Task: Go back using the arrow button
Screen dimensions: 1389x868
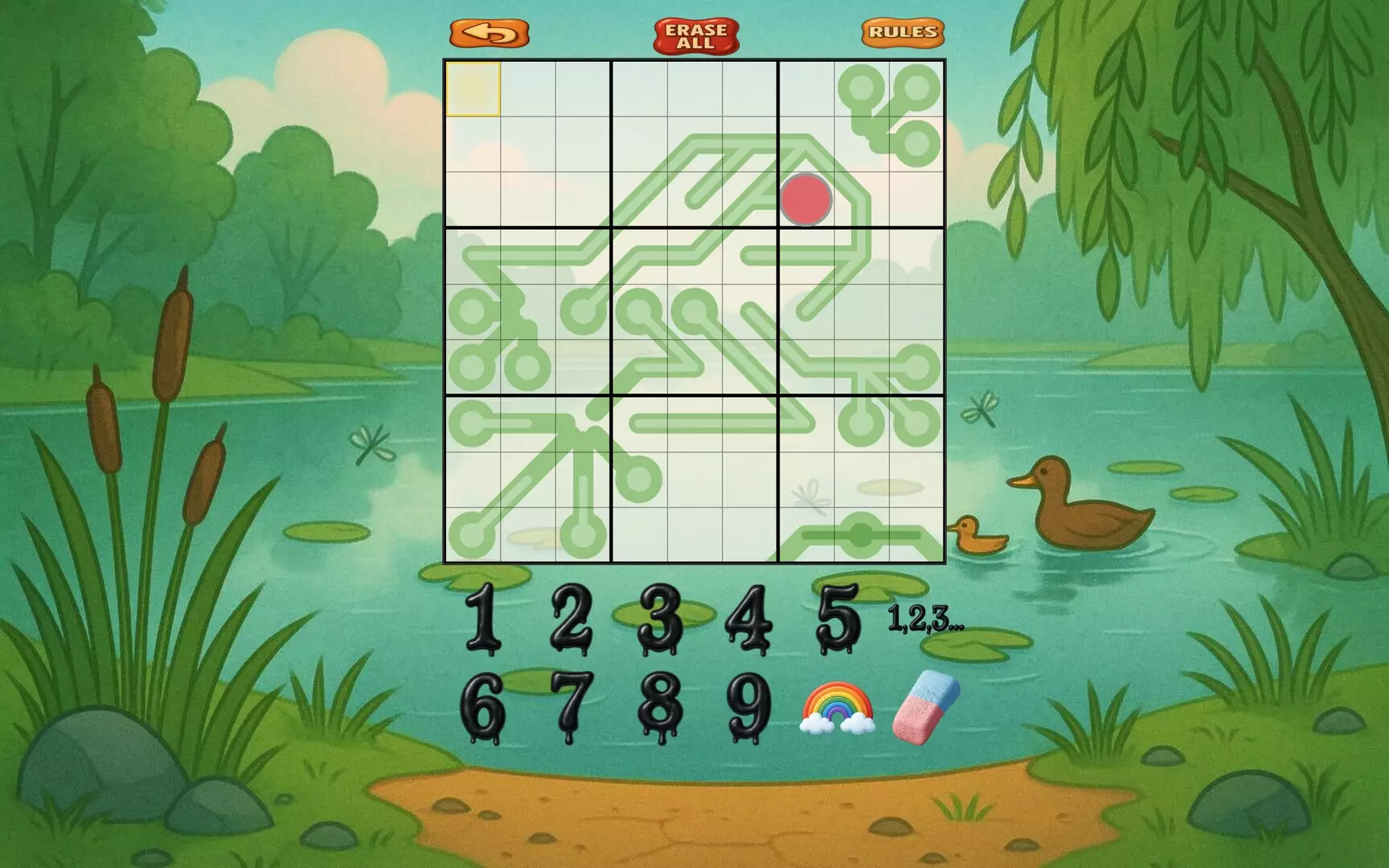Action: 491,34
